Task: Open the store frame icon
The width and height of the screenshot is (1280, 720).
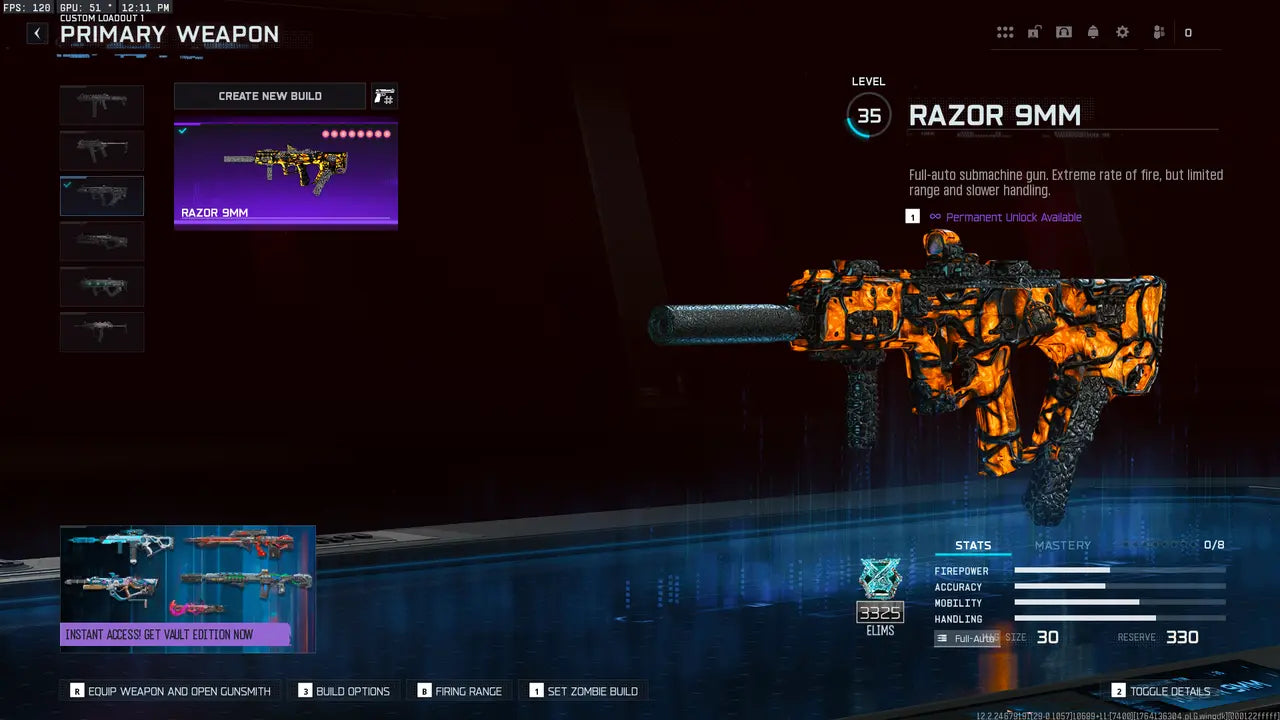Action: pyautogui.click(x=1064, y=31)
